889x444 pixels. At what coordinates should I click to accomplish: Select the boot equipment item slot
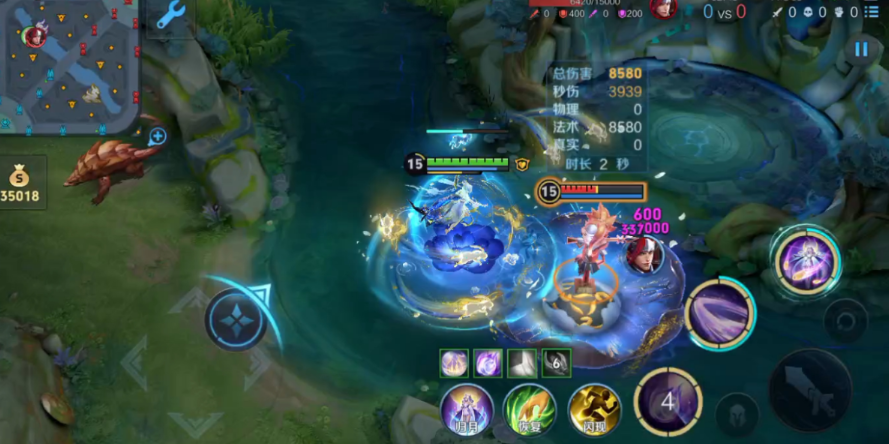522,362
